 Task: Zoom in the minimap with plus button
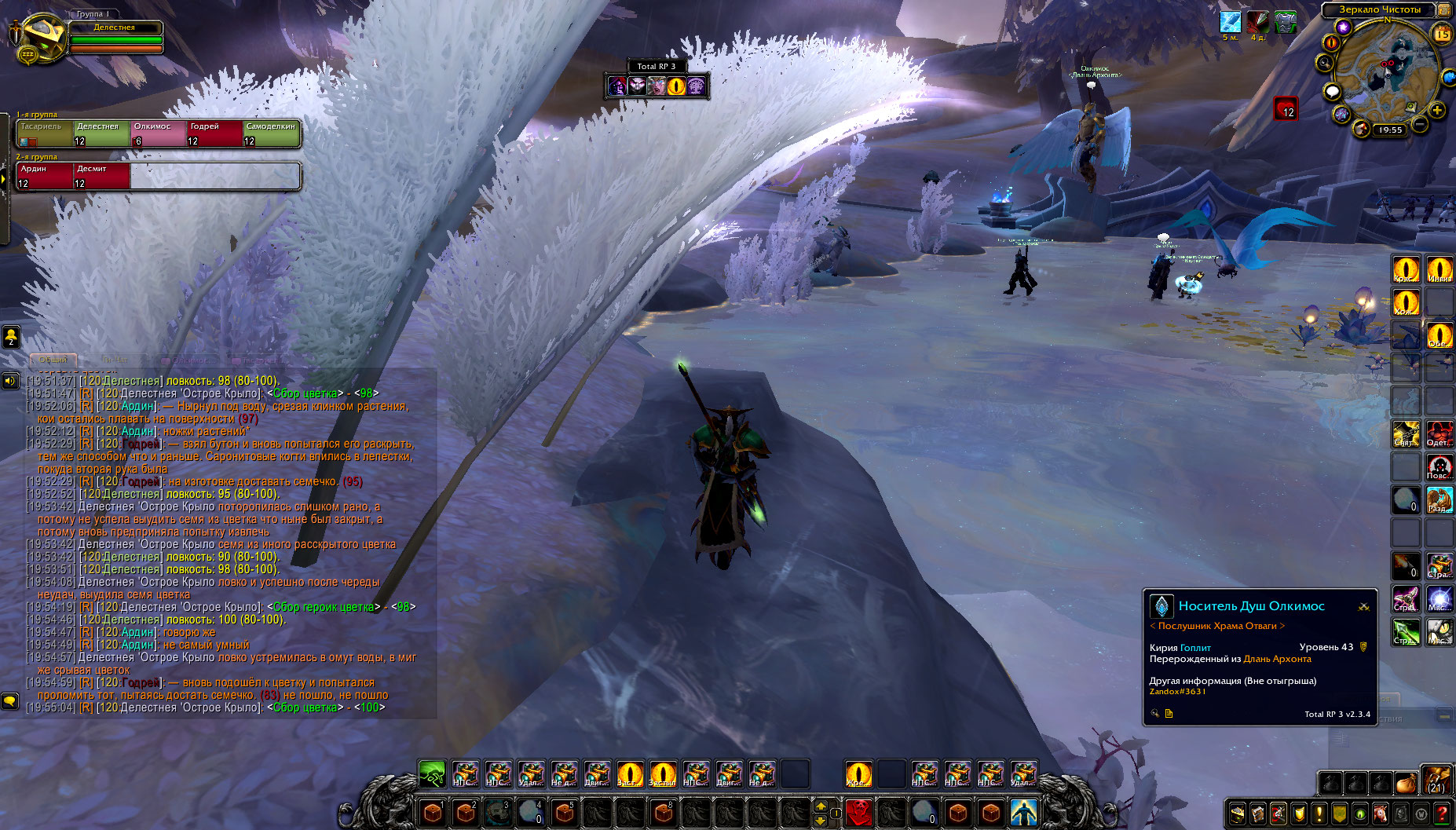[x=1437, y=111]
